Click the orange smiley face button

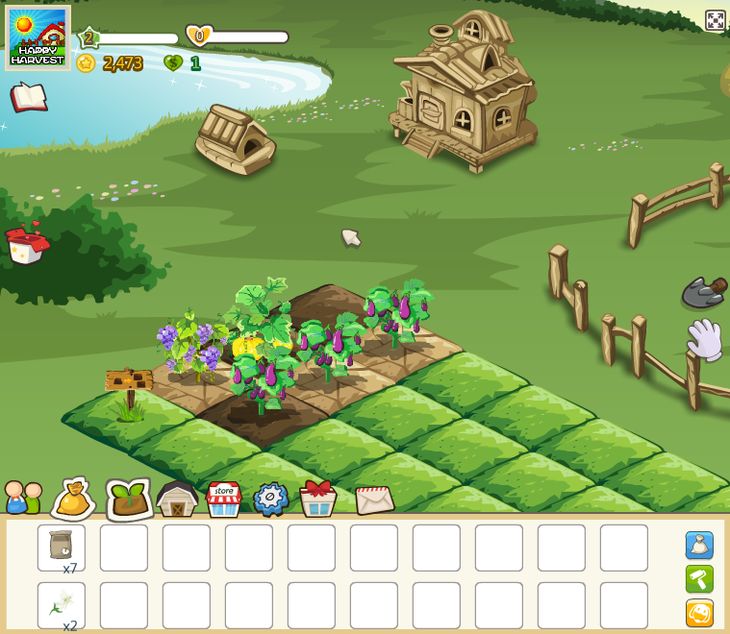699,612
